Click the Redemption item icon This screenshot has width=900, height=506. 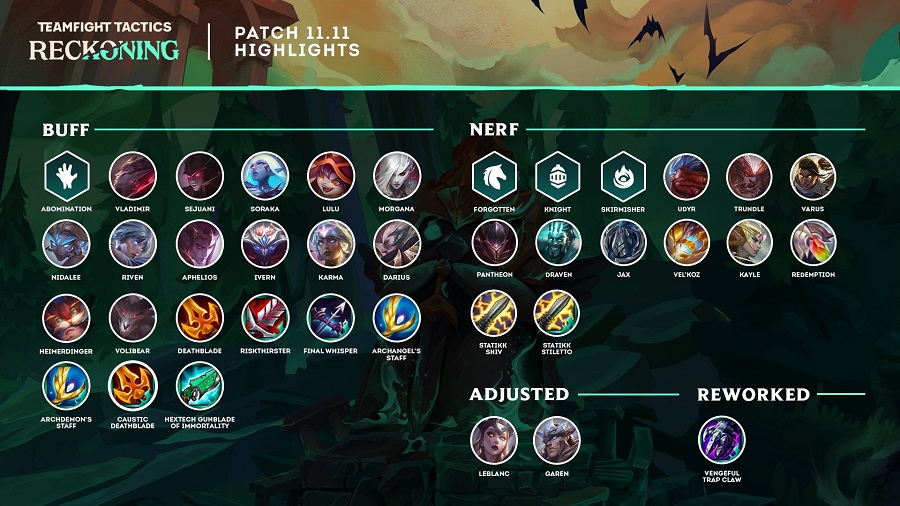tap(813, 243)
